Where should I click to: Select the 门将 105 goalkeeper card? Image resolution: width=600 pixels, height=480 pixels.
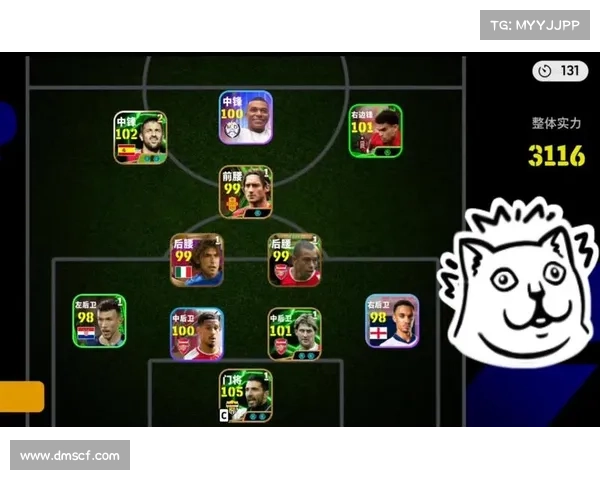point(246,396)
